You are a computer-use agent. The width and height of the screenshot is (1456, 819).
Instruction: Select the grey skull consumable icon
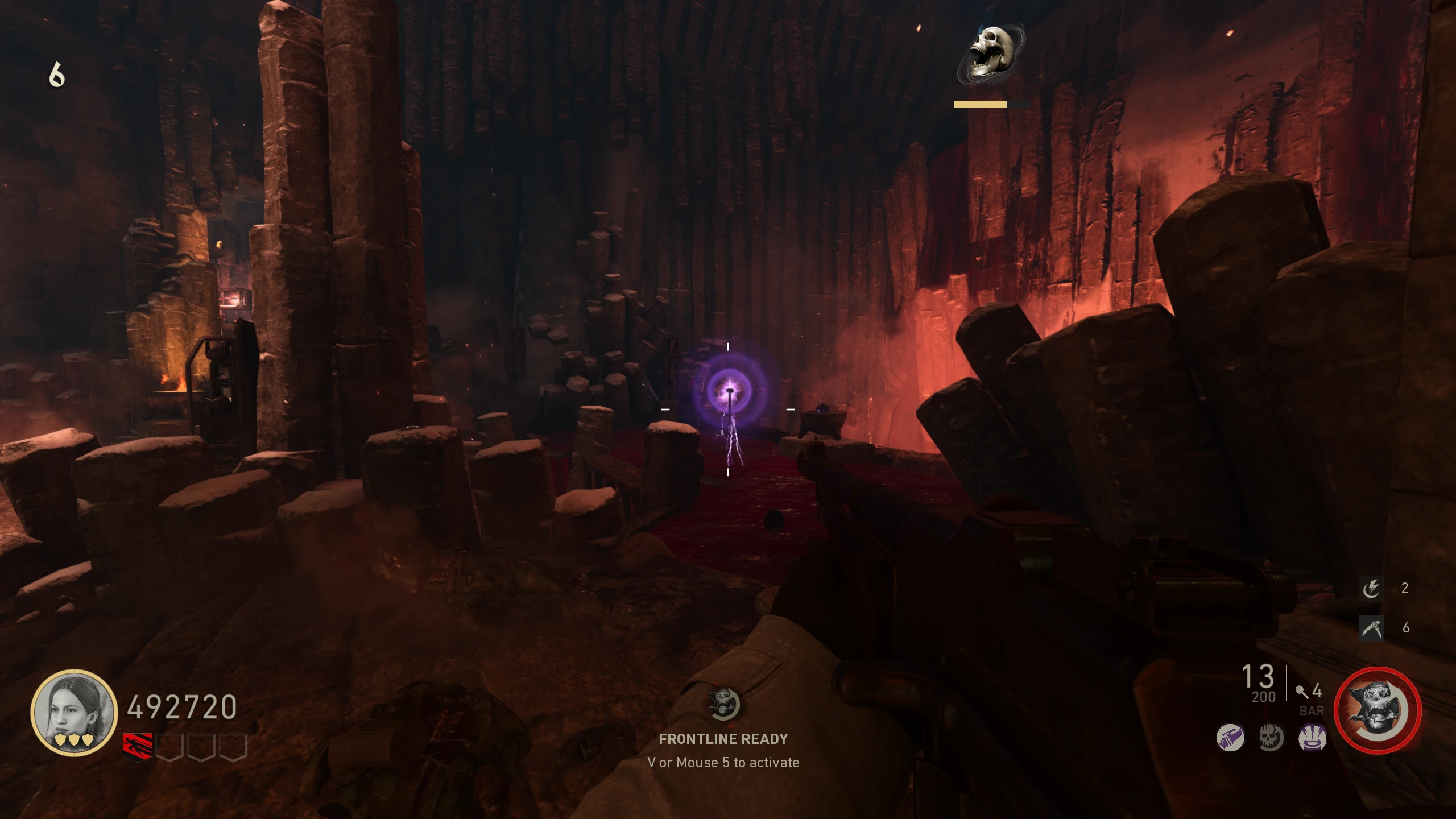(1271, 738)
